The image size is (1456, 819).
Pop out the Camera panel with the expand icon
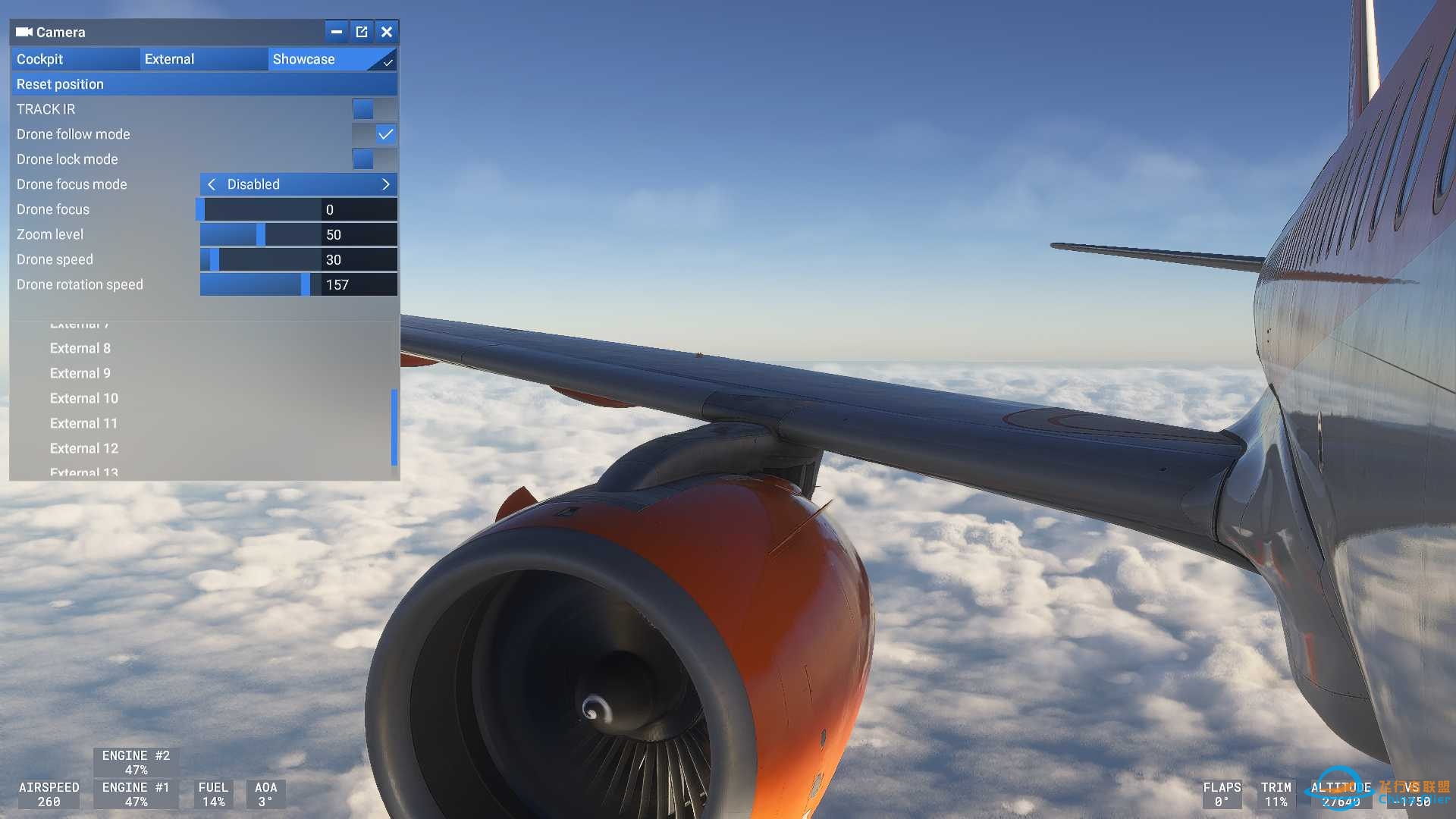point(361,31)
